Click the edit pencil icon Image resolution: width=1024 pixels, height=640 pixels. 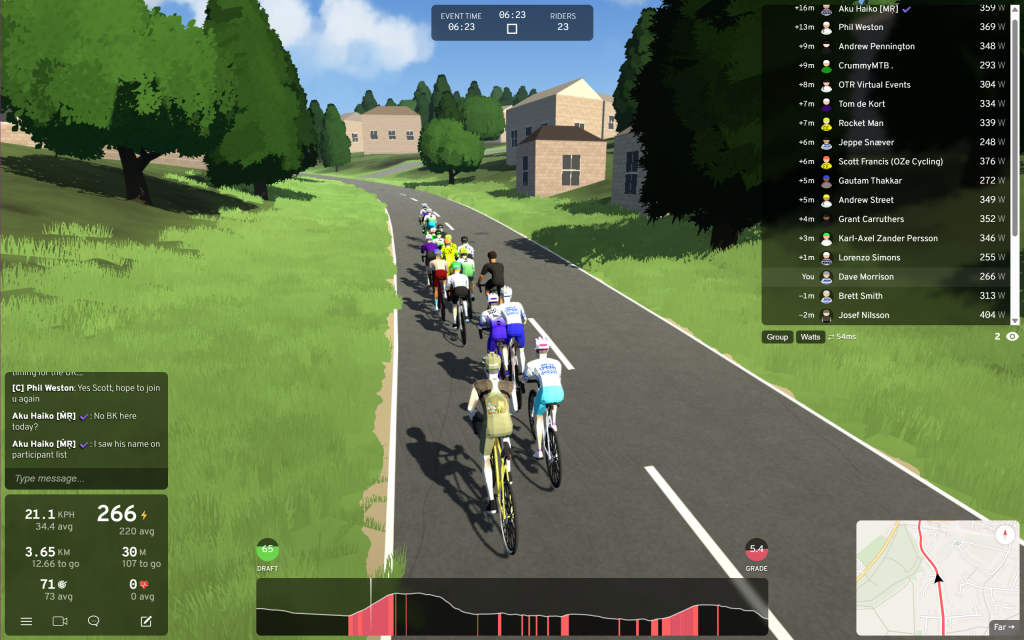(x=146, y=621)
